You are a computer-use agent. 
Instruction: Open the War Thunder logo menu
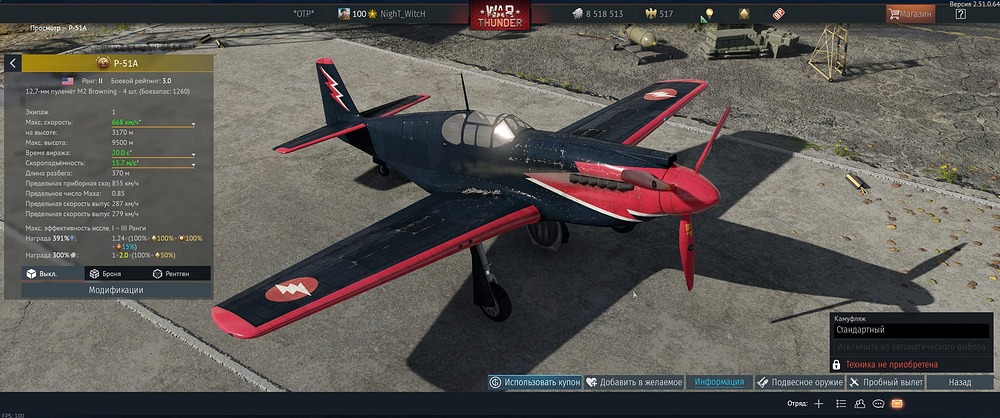pyautogui.click(x=501, y=15)
